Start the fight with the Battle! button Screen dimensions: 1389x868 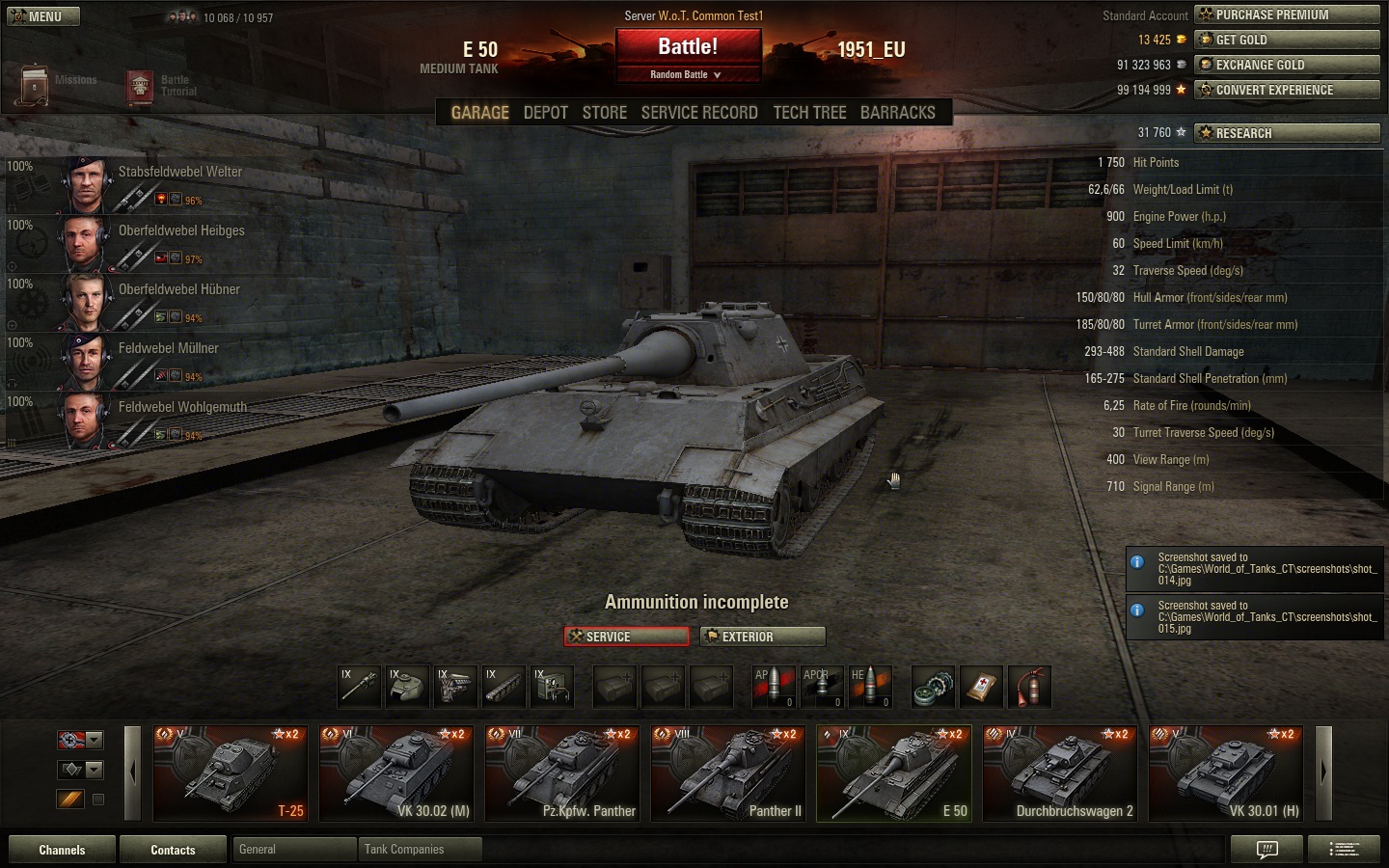688,47
